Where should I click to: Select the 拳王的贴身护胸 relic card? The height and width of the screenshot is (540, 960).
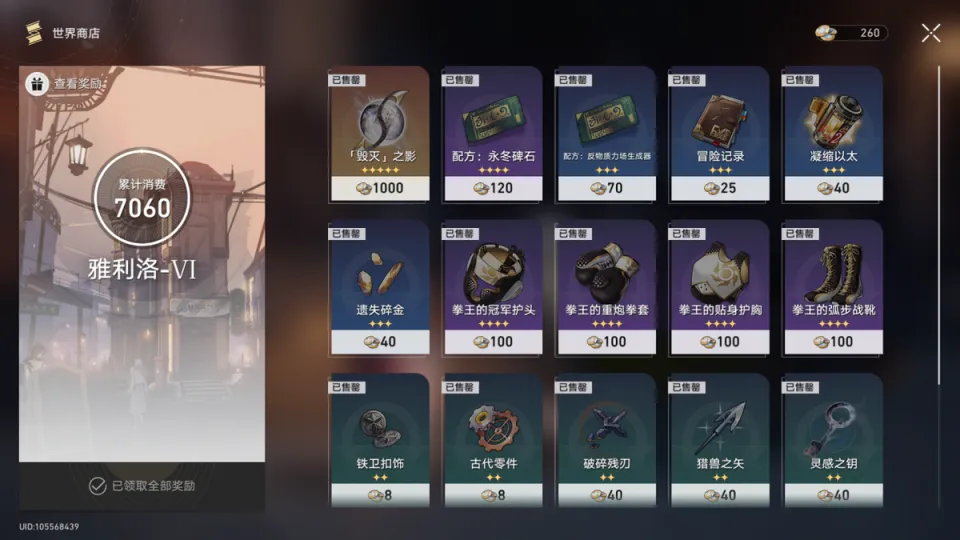pyautogui.click(x=719, y=288)
